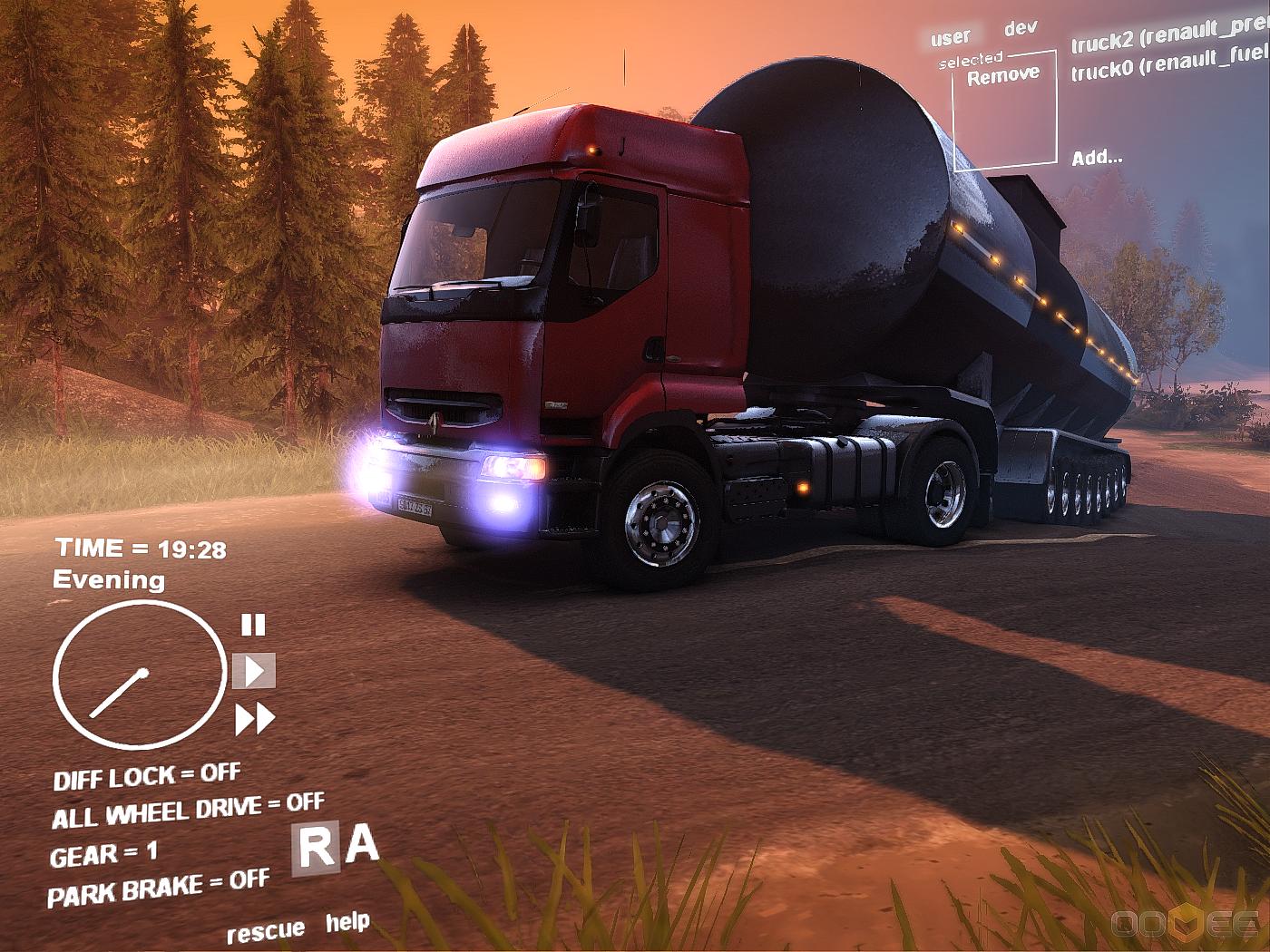Image resolution: width=1270 pixels, height=952 pixels.
Task: Toggle ALL WHEEL DRIVE on
Action: pyautogui.click(x=188, y=811)
